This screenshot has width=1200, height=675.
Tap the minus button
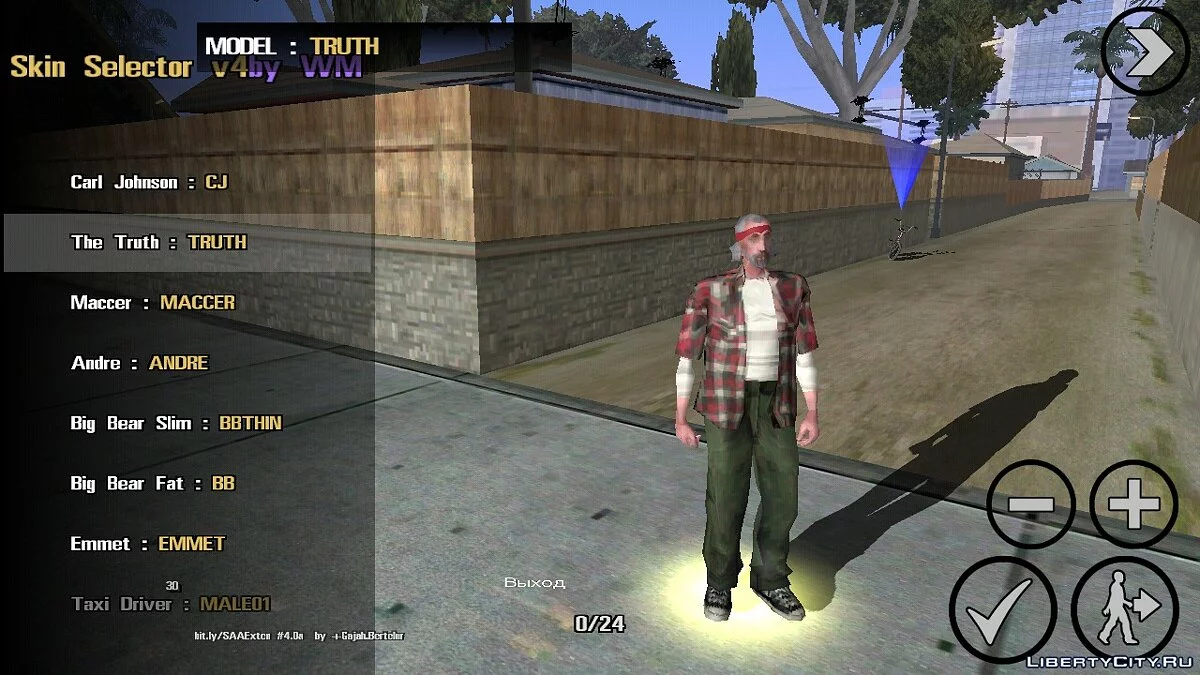[x=1031, y=504]
